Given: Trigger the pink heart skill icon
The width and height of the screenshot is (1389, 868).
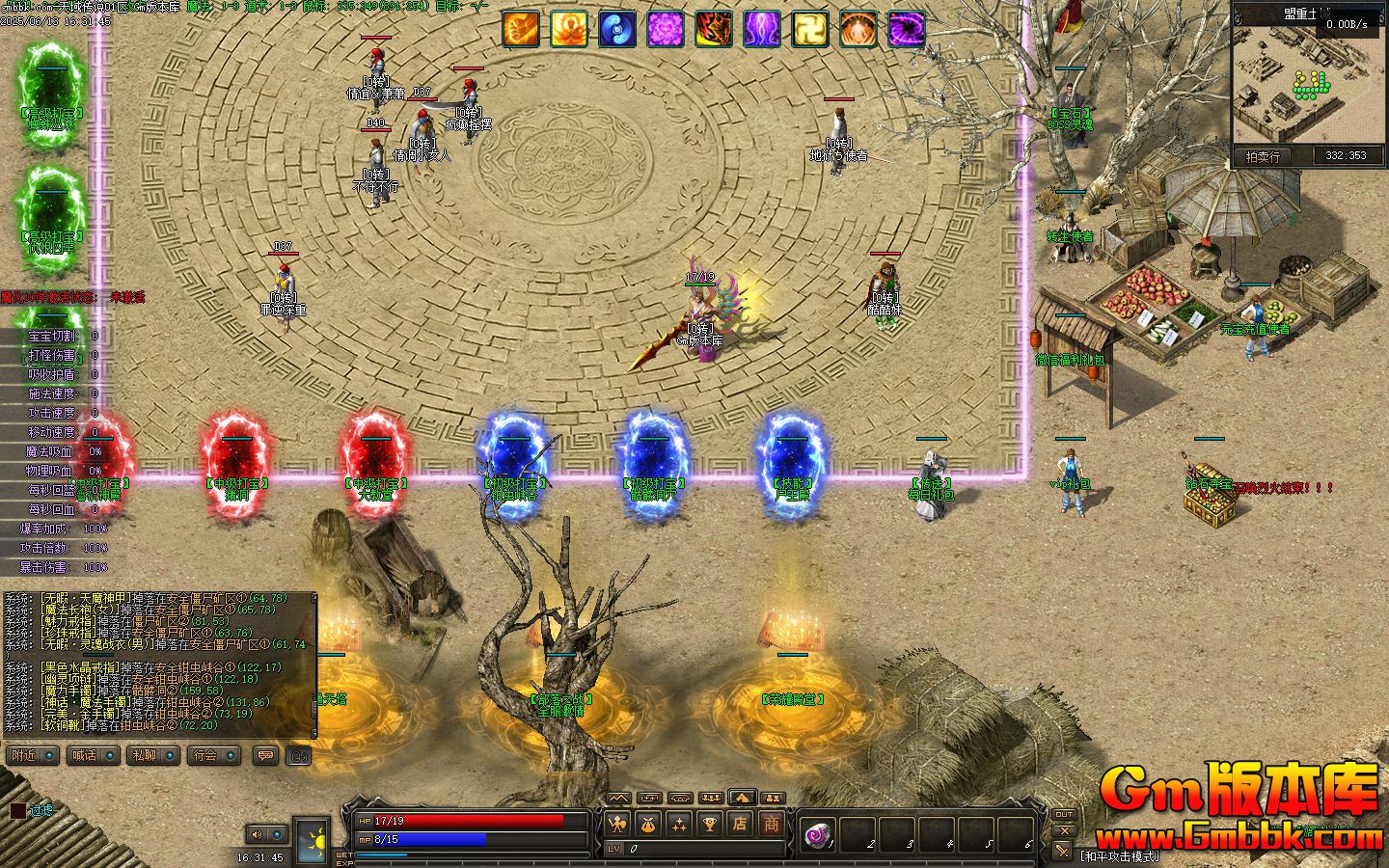Looking at the screenshot, I should coord(666,29).
